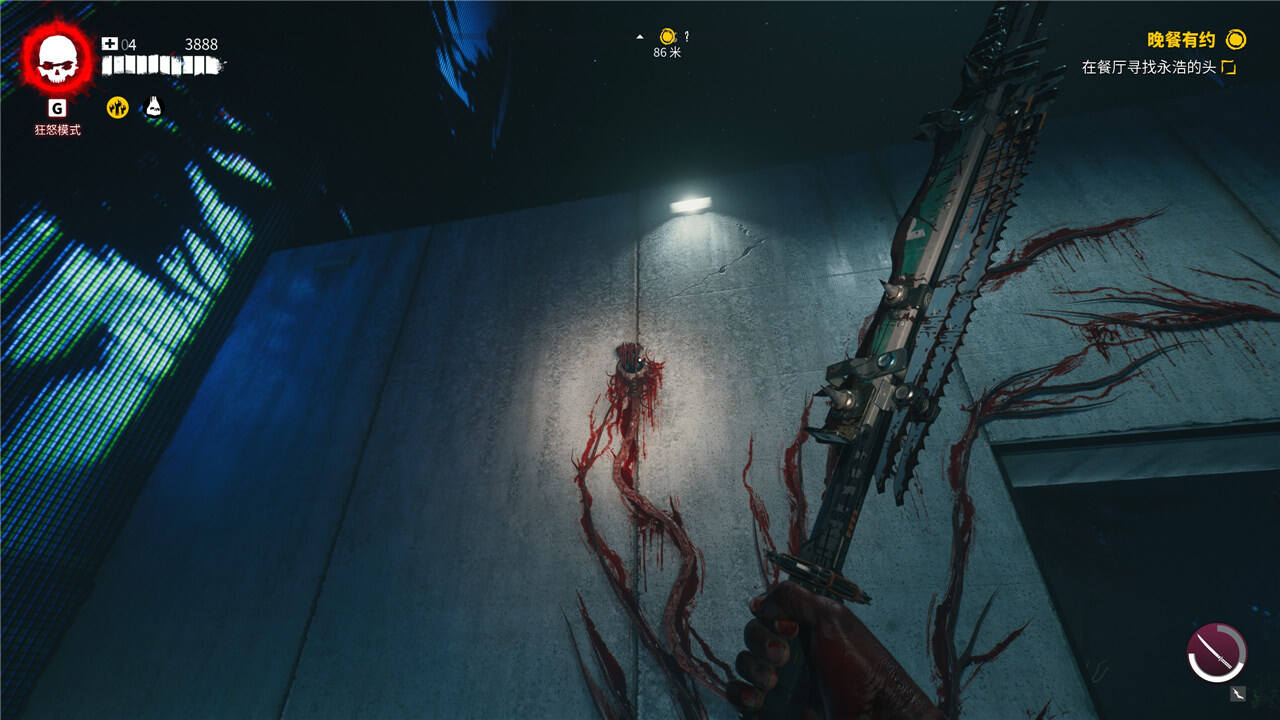Open the 晚餐有约 quest tracker
The width and height of the screenshot is (1280, 720).
(1181, 40)
